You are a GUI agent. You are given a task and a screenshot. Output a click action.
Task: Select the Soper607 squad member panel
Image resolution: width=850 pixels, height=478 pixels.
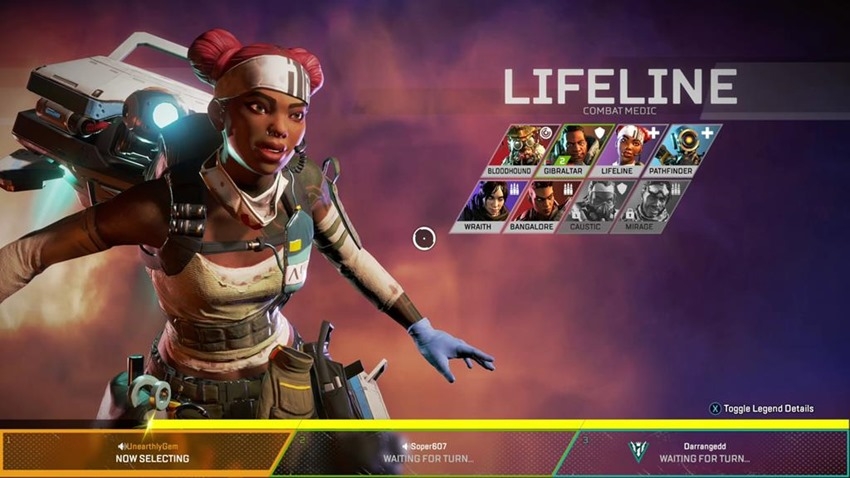coord(430,452)
